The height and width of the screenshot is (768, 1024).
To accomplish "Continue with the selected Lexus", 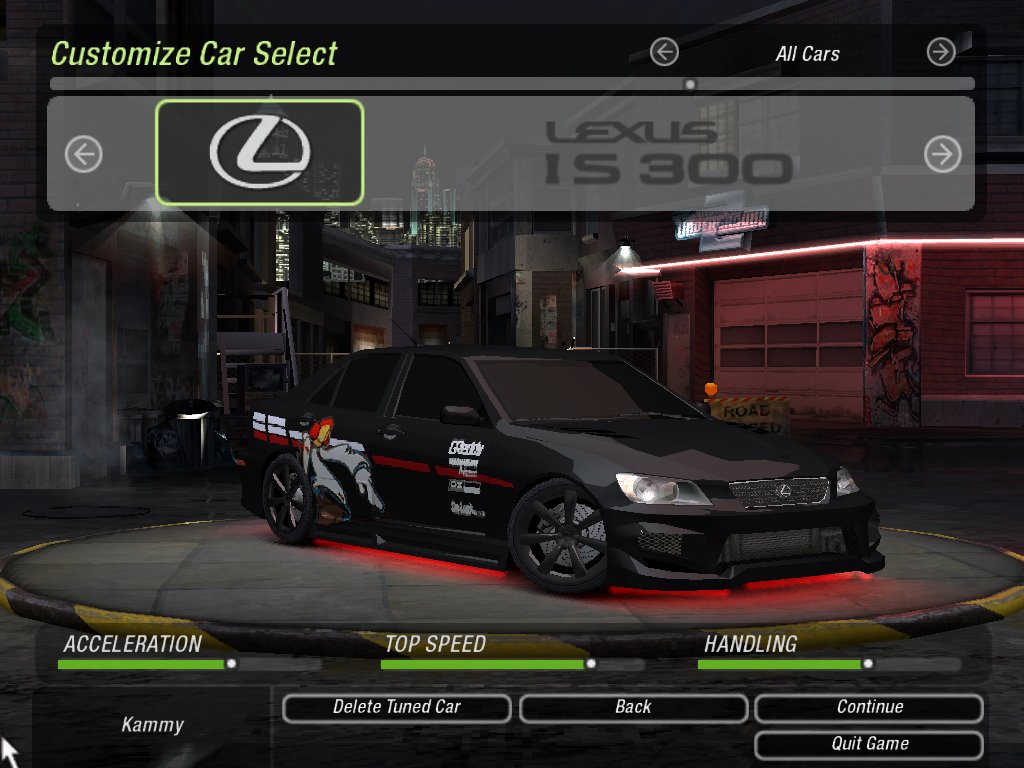I will [x=869, y=708].
